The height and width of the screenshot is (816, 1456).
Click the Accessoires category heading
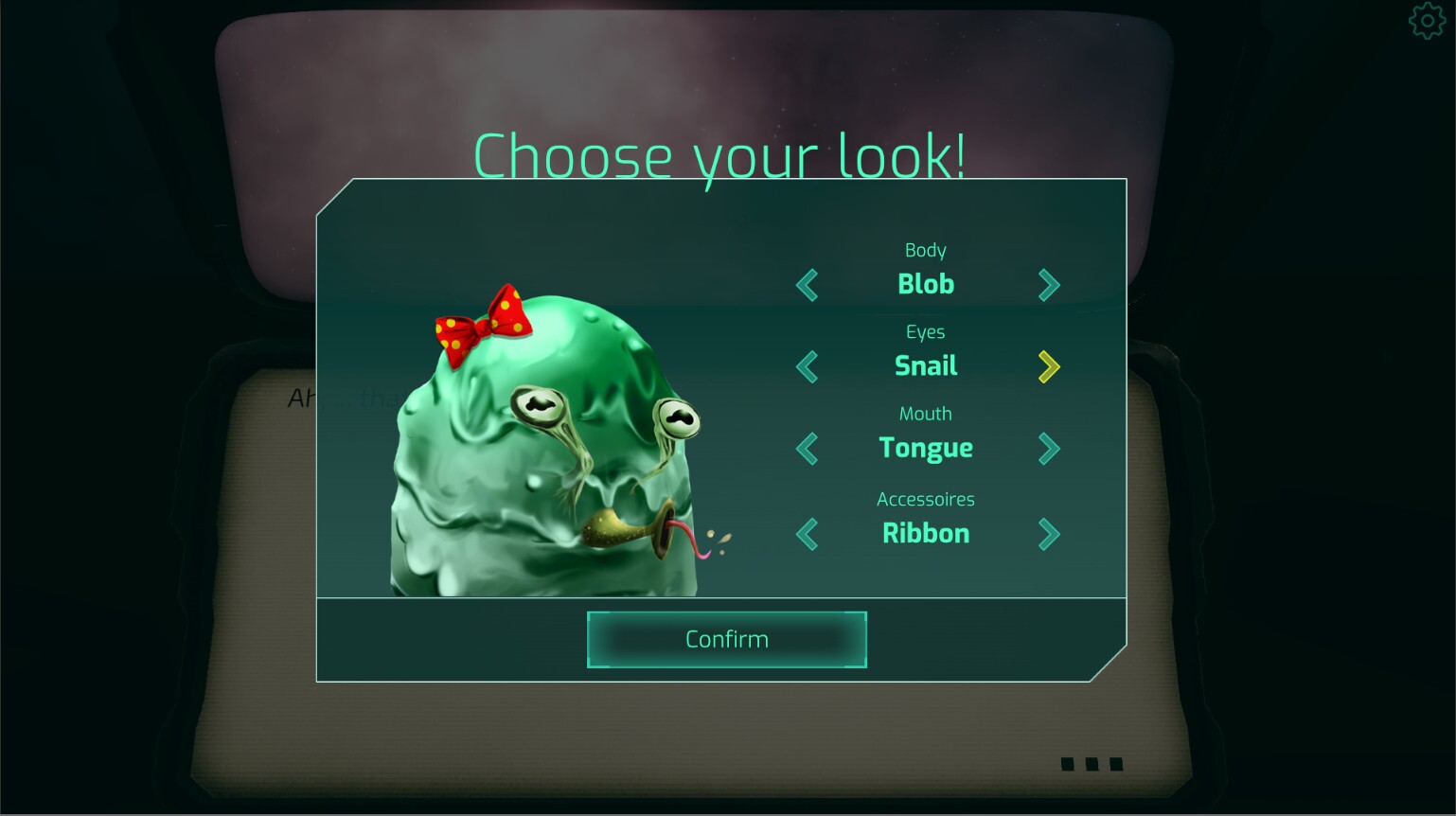pyautogui.click(x=925, y=499)
